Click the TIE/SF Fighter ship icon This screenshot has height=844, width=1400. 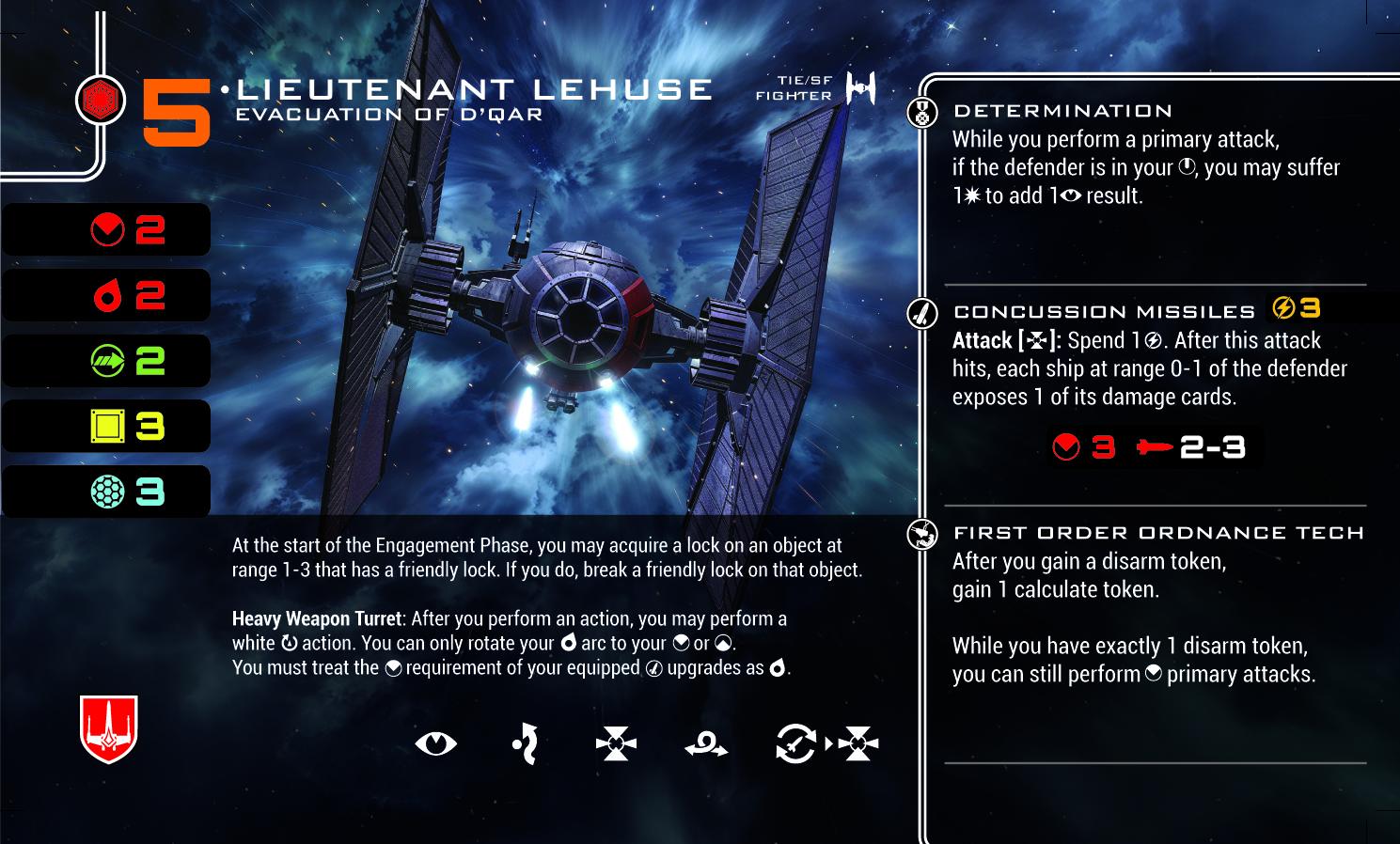(861, 88)
